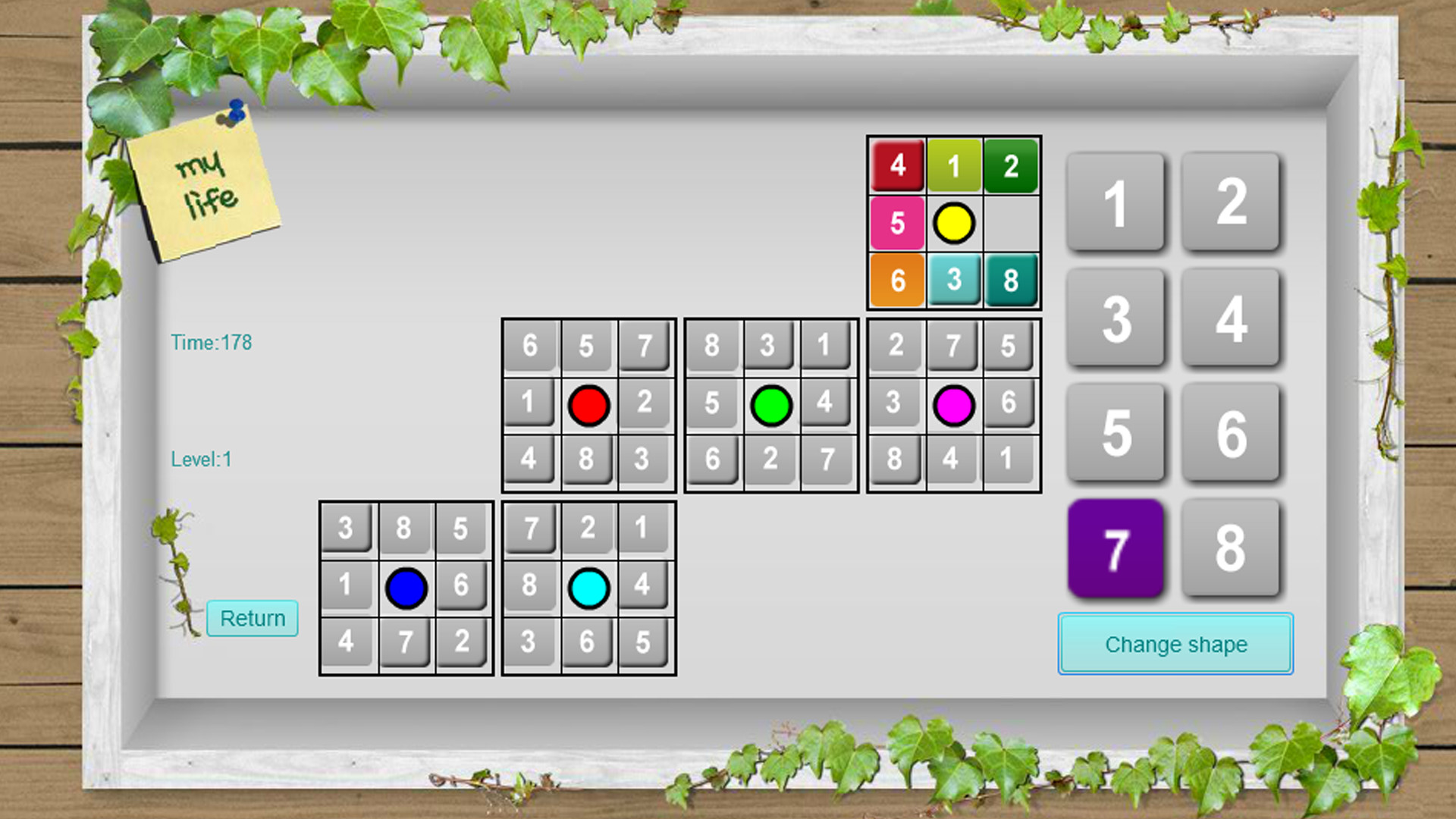Click the yellow circle in the colored grid
This screenshot has width=1456, height=819.
[x=954, y=223]
